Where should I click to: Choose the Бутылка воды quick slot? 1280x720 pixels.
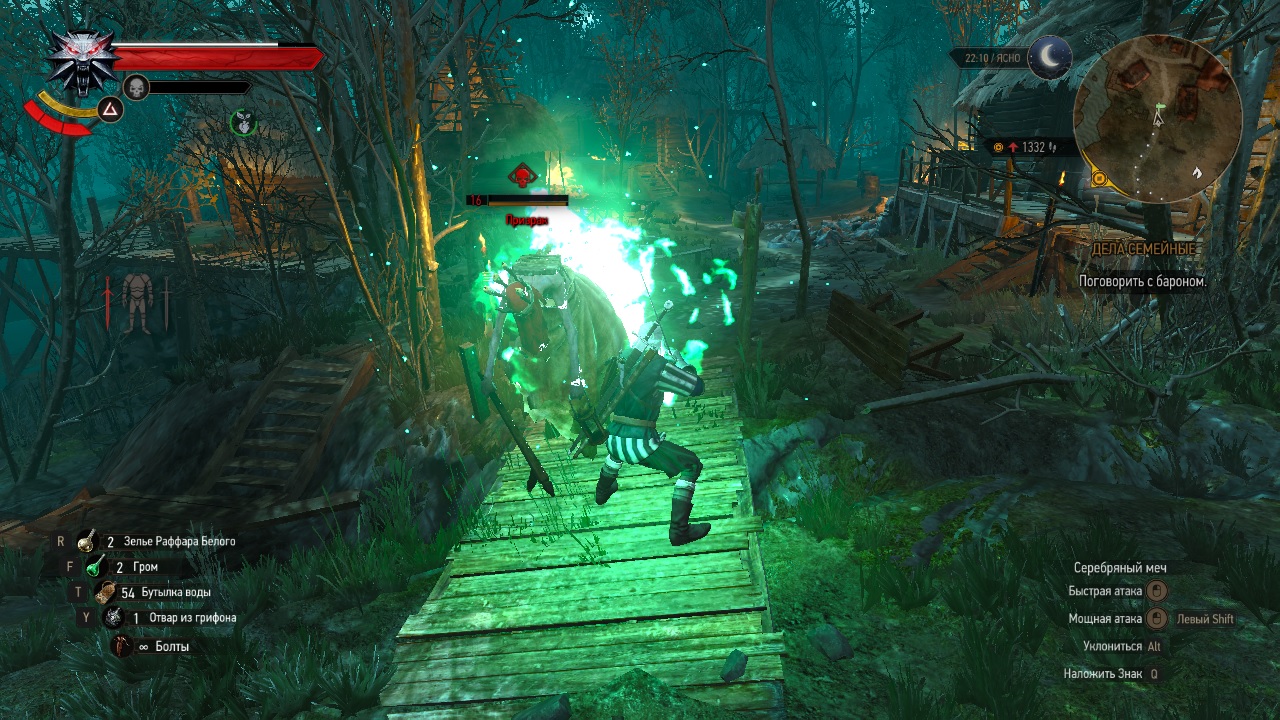[104, 592]
